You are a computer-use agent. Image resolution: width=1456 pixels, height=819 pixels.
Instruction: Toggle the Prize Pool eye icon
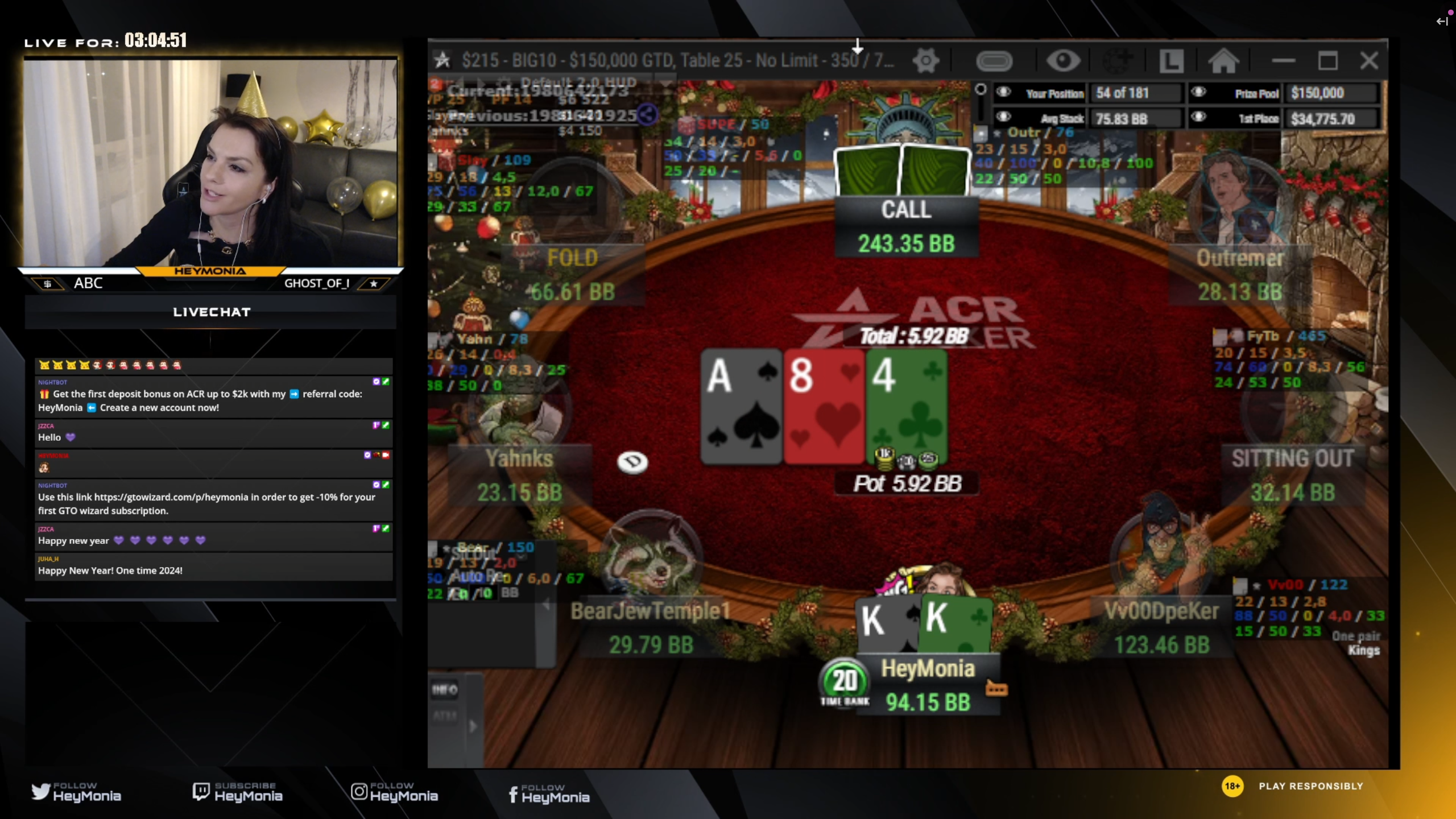click(1198, 92)
